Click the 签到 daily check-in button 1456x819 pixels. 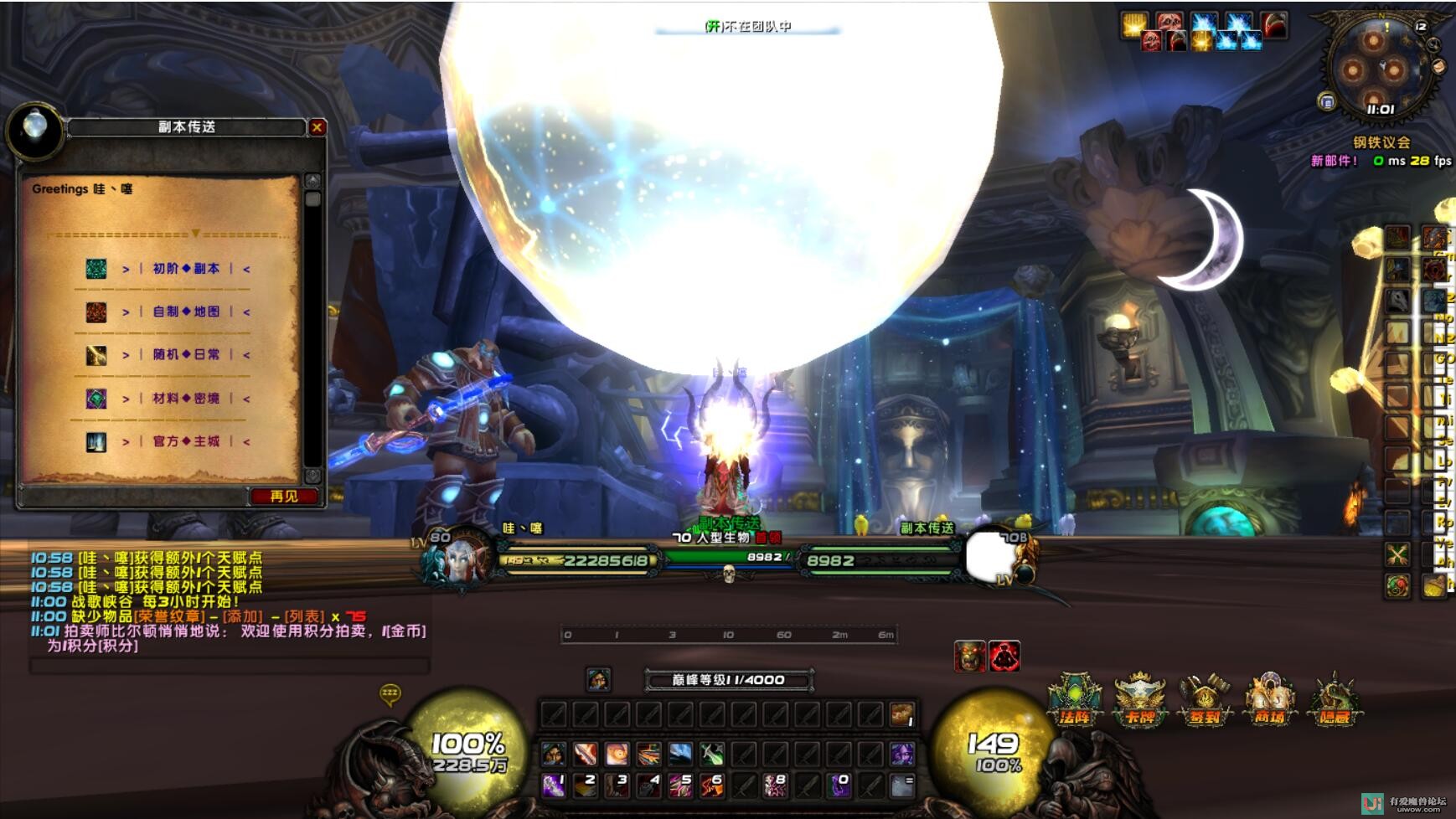point(1204,700)
